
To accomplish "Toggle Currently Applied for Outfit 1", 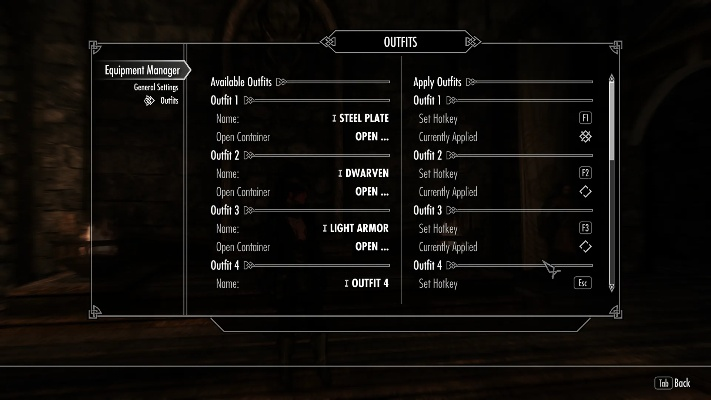I will (585, 136).
